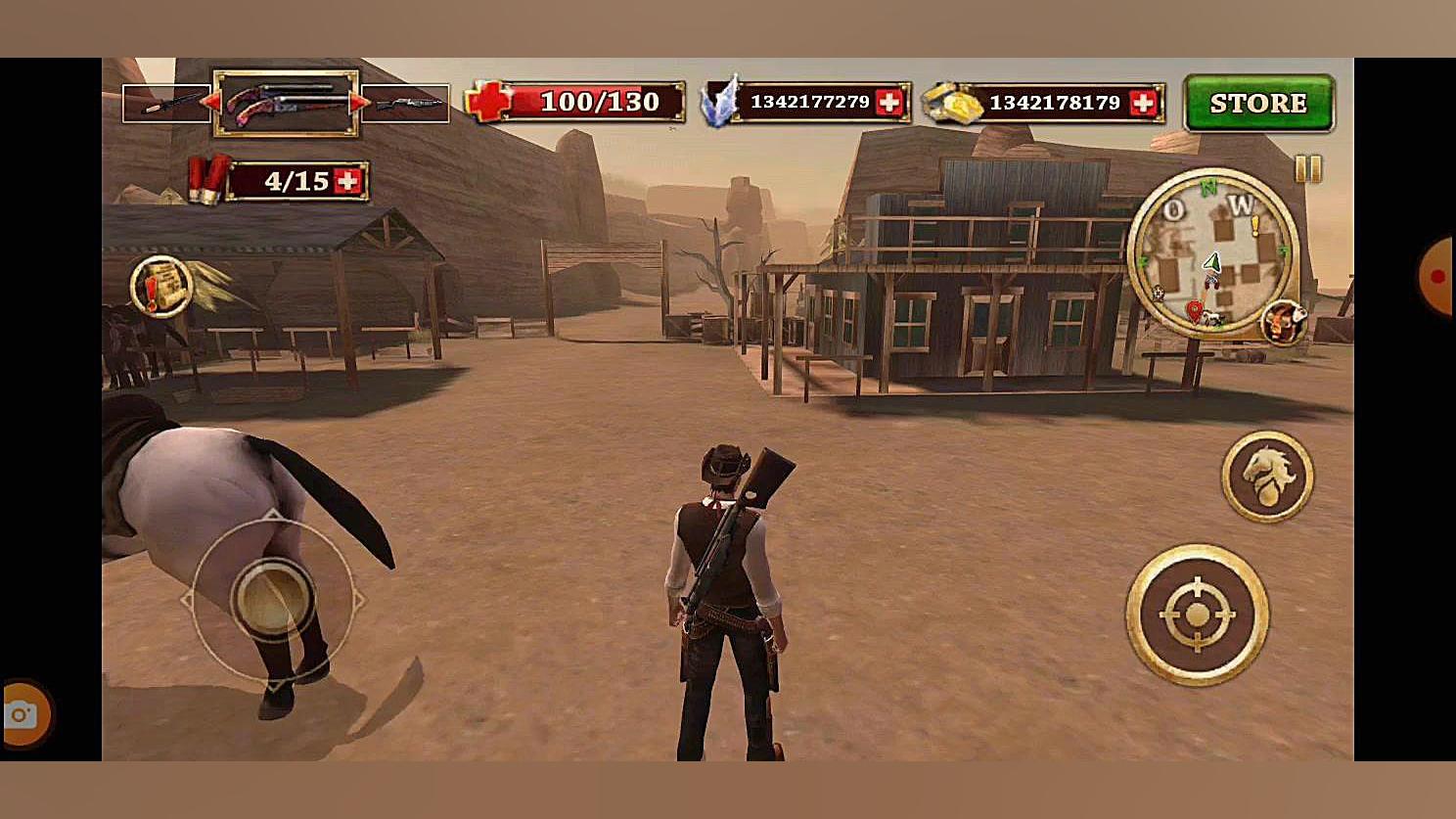1456x819 pixels.
Task: Select the double-barrel shotgun weapon slot
Action: 286,102
